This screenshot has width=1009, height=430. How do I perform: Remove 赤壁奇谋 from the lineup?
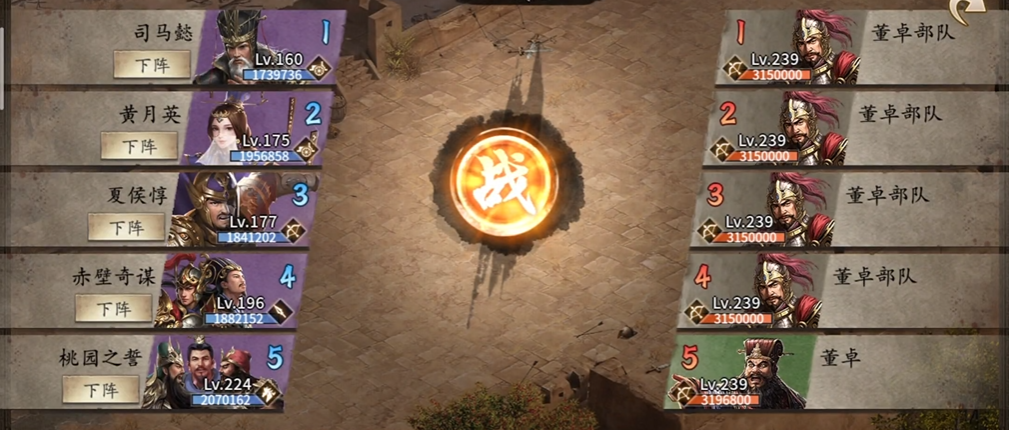pyautogui.click(x=114, y=308)
